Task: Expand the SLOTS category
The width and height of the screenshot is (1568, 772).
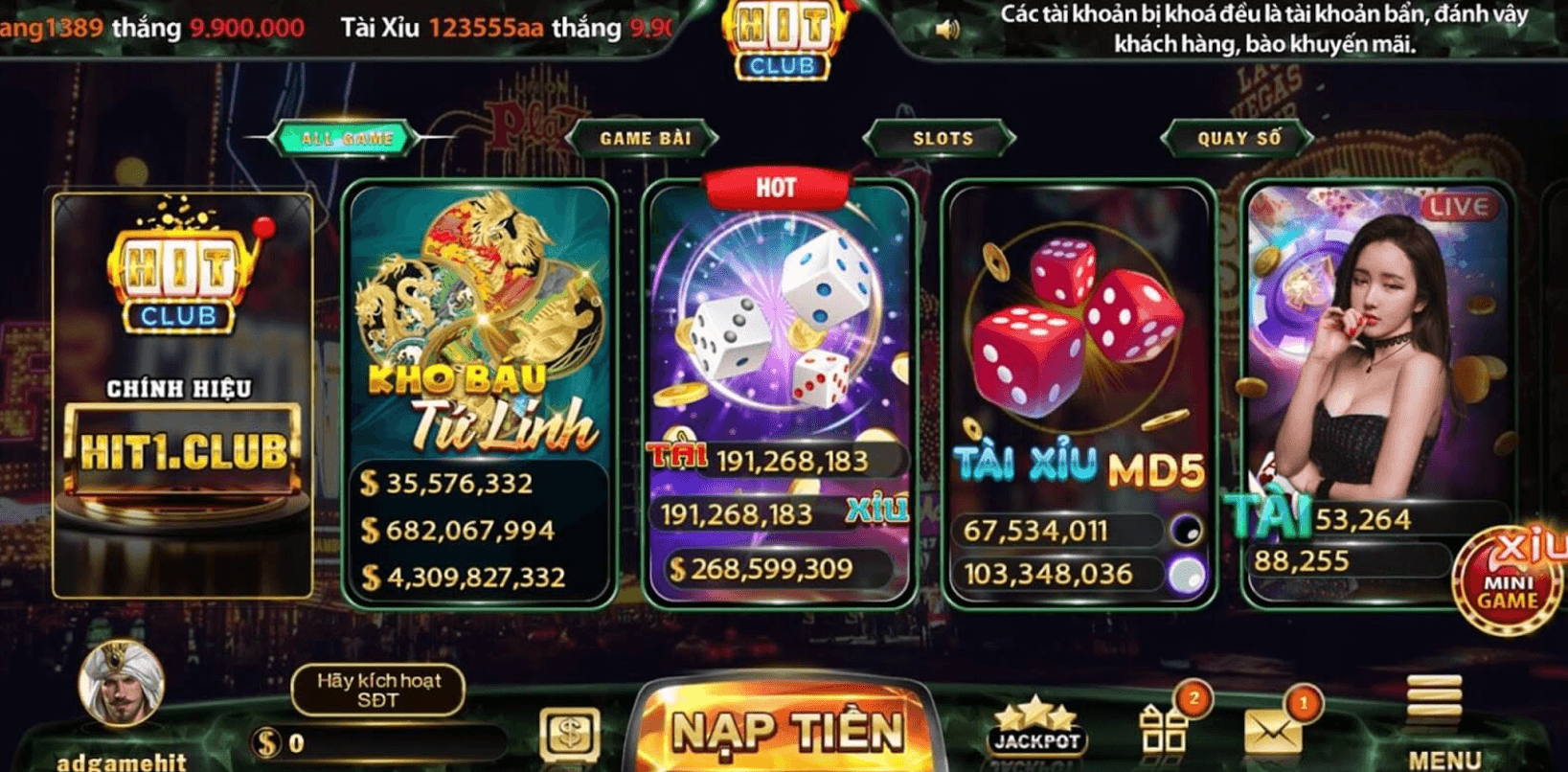Action: pyautogui.click(x=943, y=137)
